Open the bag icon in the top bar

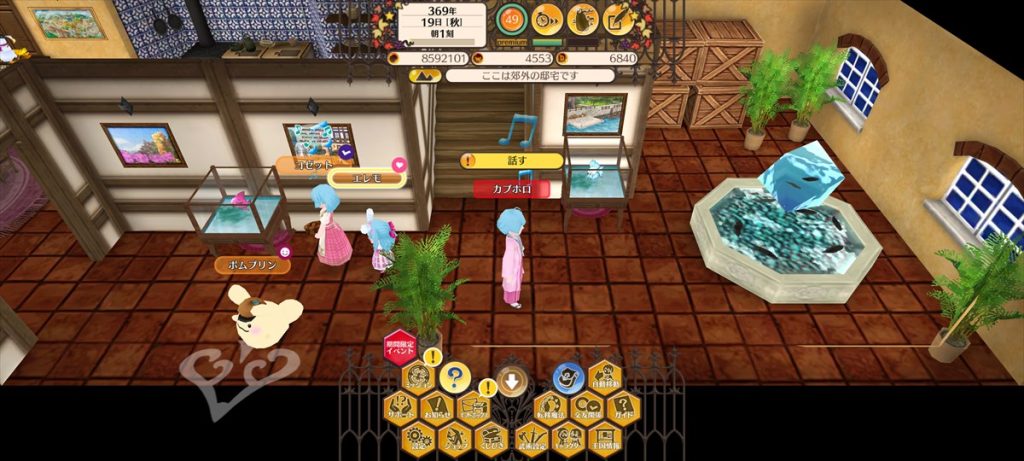coord(583,18)
